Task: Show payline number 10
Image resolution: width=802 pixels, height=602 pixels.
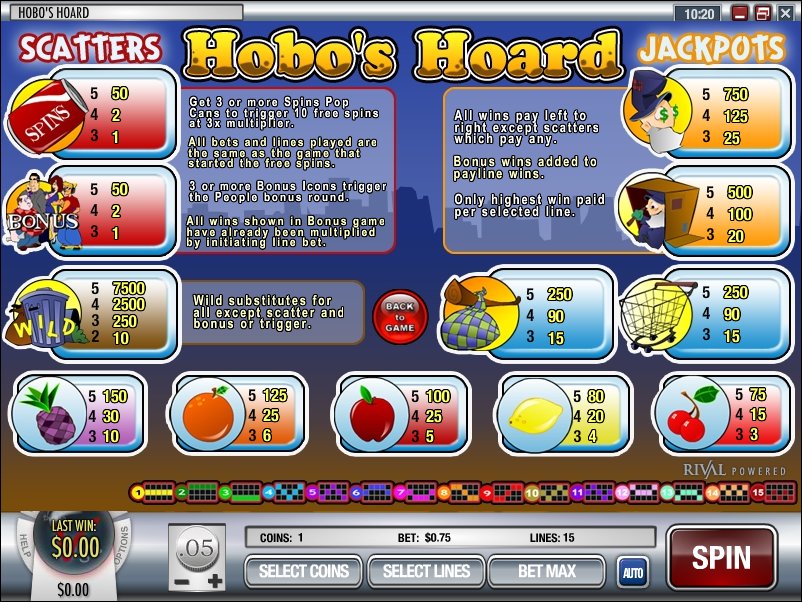Action: pos(533,491)
